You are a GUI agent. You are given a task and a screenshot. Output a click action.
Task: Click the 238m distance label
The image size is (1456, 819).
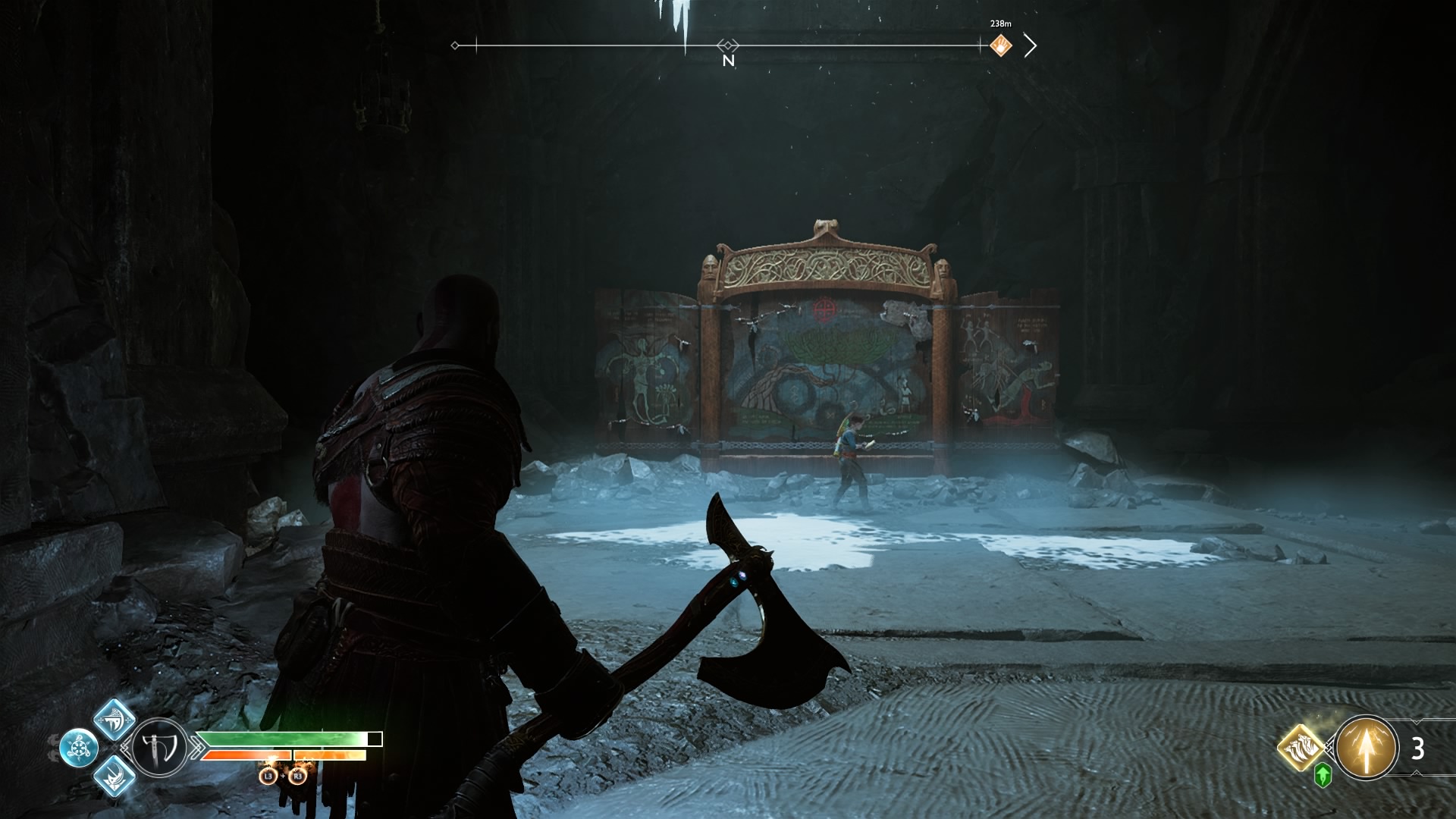tap(999, 24)
